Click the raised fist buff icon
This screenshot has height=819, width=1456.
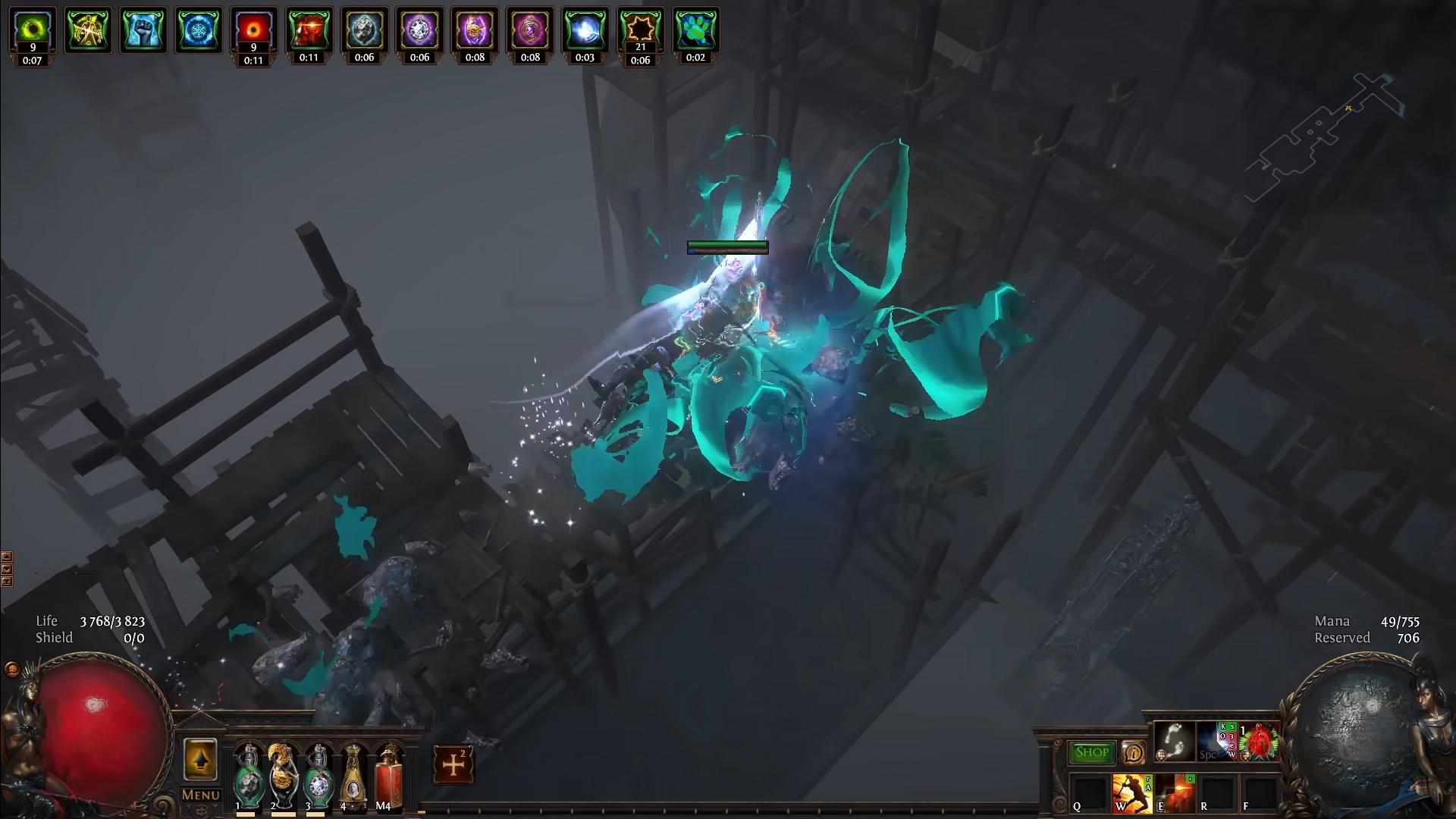[143, 29]
